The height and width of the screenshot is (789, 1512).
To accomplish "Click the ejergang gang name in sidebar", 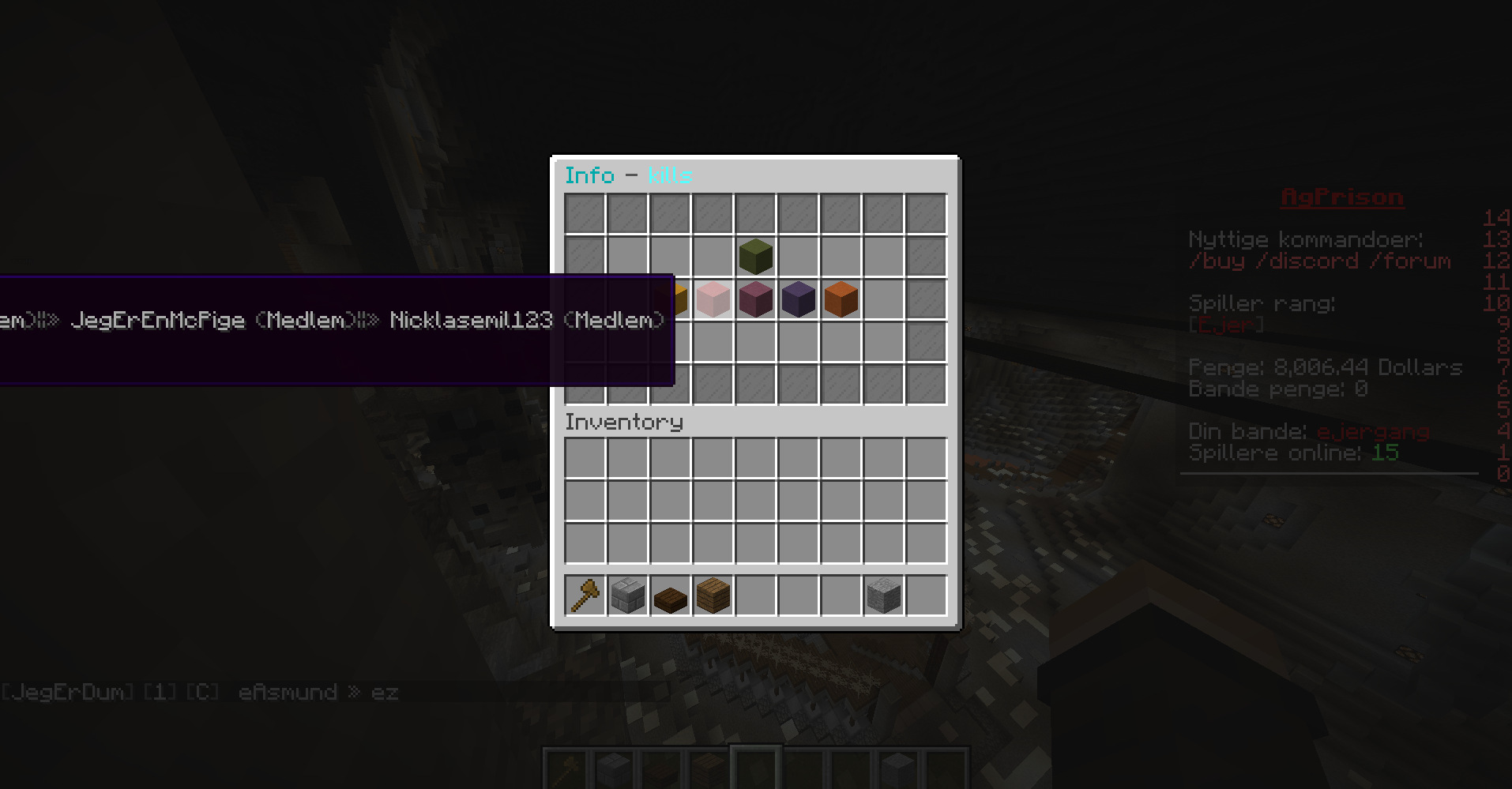I will point(1373,431).
